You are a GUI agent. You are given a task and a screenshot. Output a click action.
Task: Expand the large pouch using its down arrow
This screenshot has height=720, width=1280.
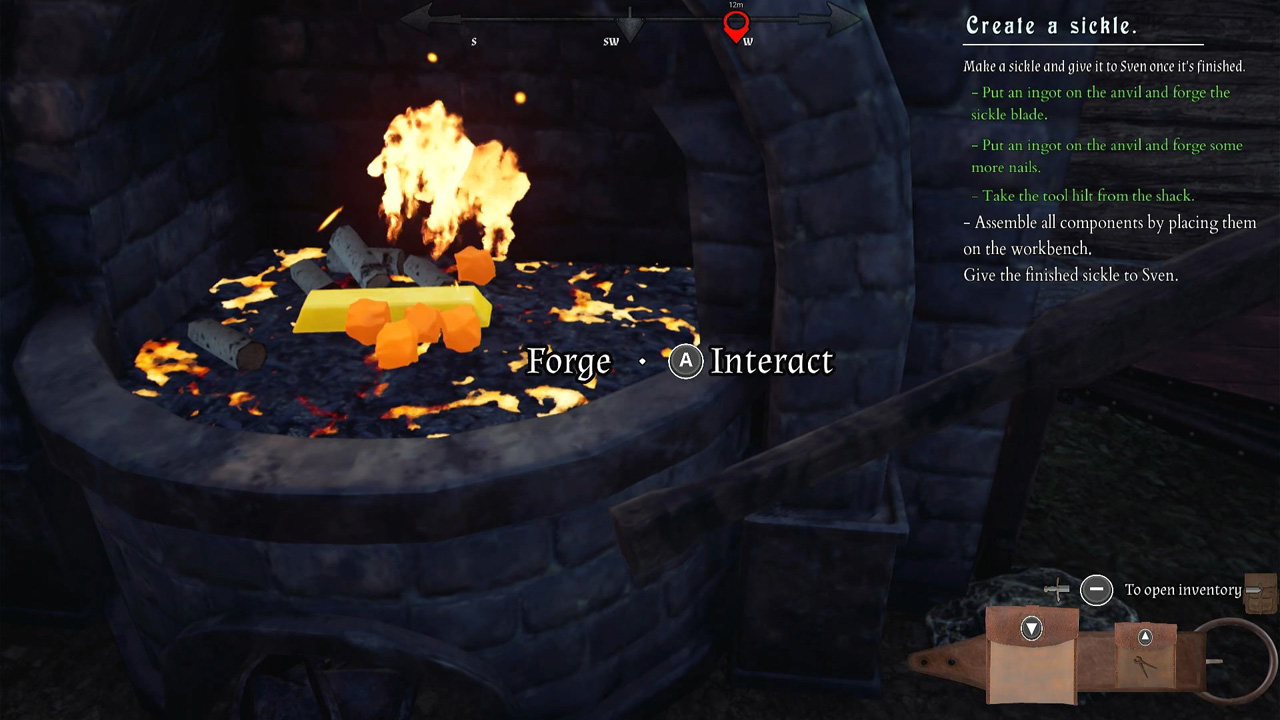(1031, 628)
